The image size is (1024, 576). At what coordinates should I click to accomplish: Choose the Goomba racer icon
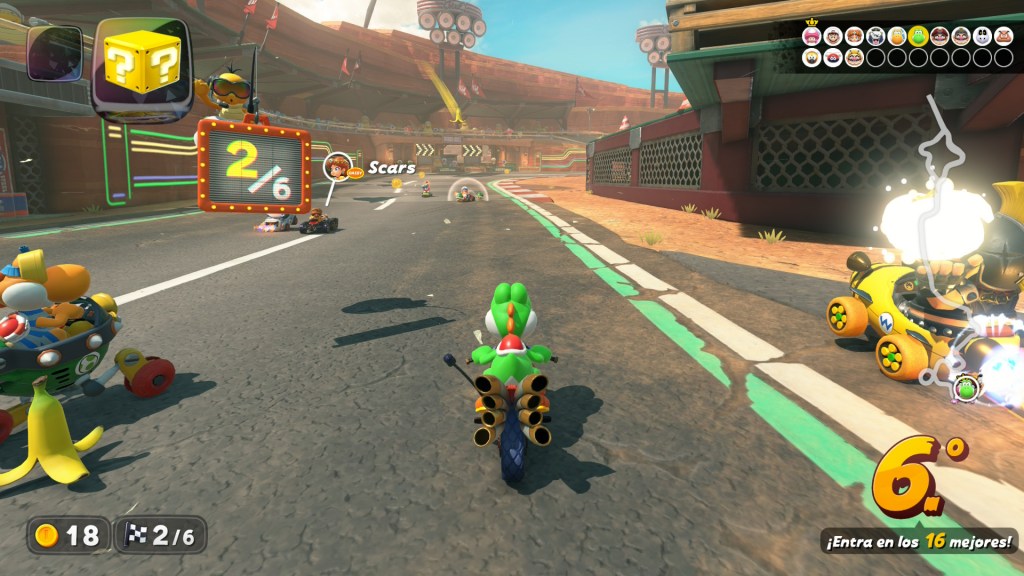(1003, 36)
